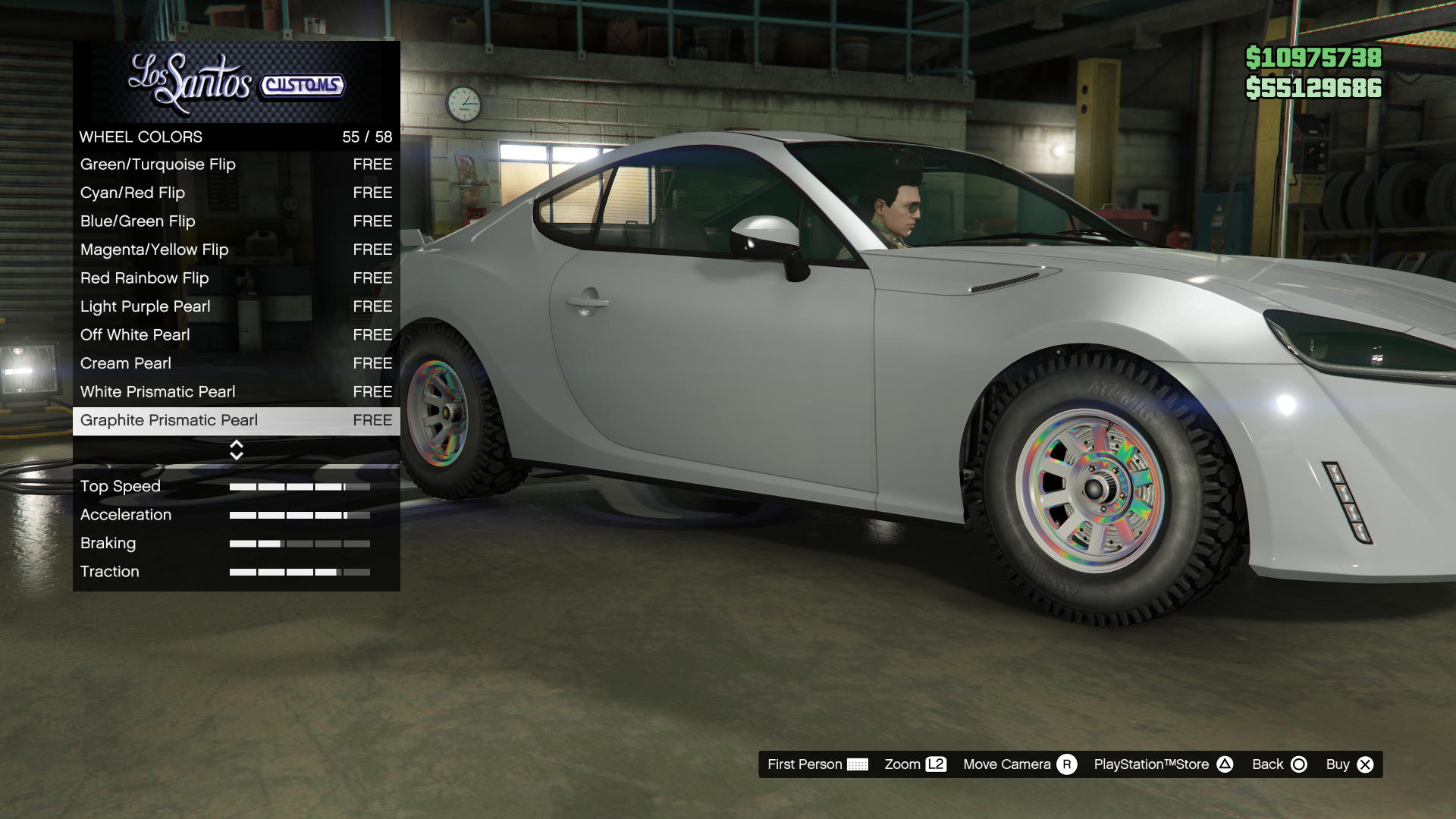Viewport: 1456px width, 819px height.
Task: Choose Cream Pearl wheel color
Action: tap(235, 363)
